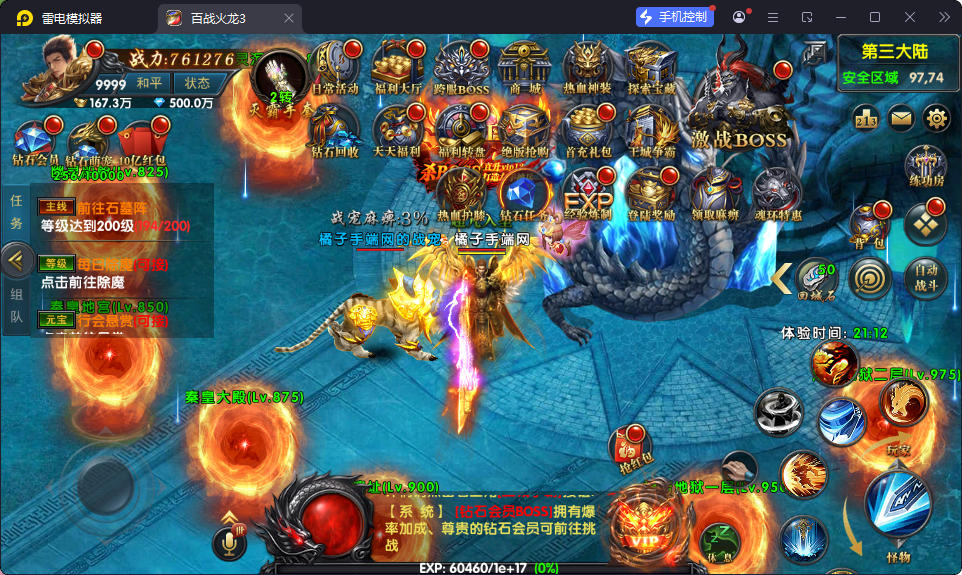
Task: Open the 商城 shop
Action: pos(524,68)
